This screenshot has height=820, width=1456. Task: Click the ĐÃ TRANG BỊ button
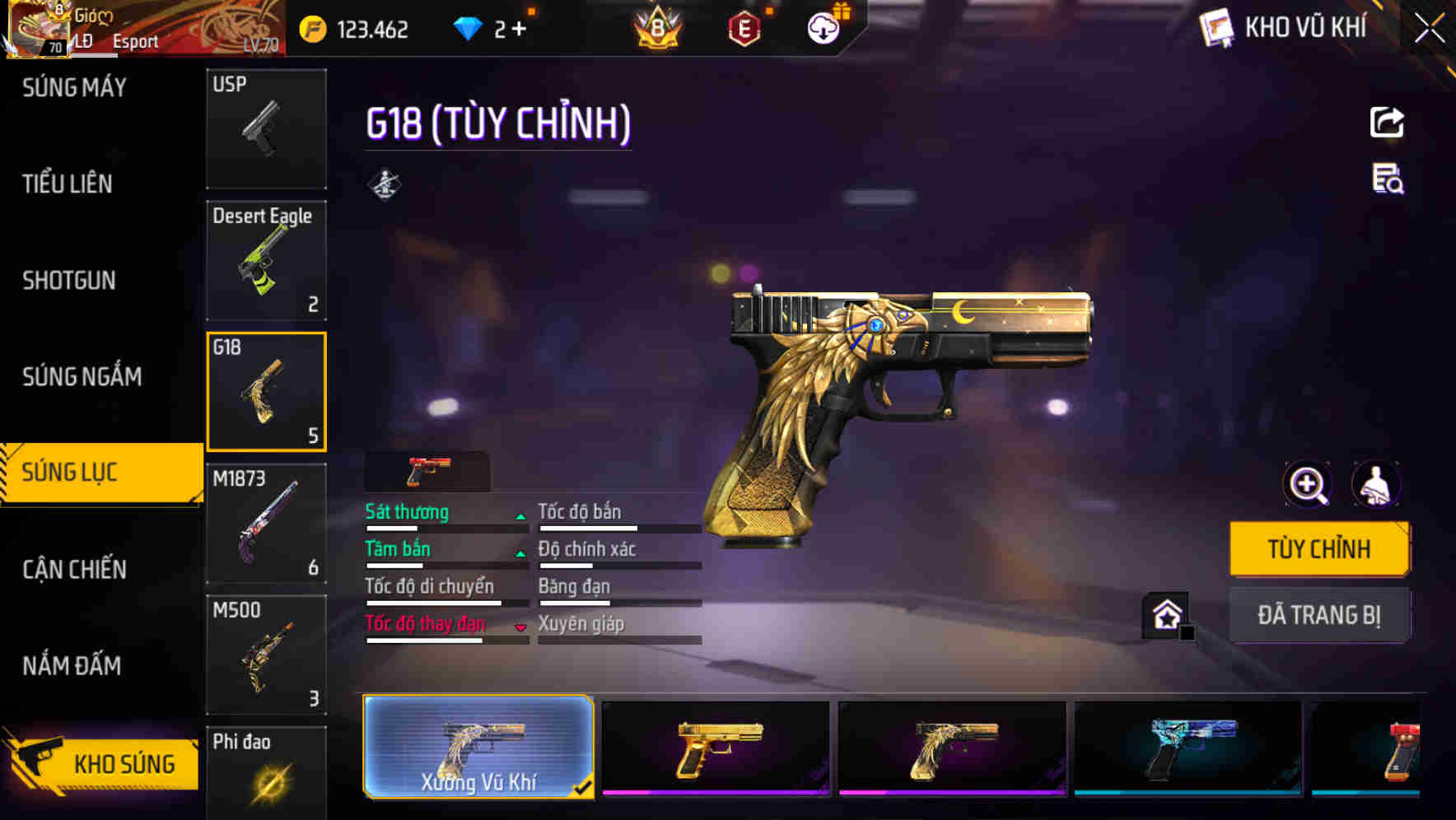(x=1319, y=615)
